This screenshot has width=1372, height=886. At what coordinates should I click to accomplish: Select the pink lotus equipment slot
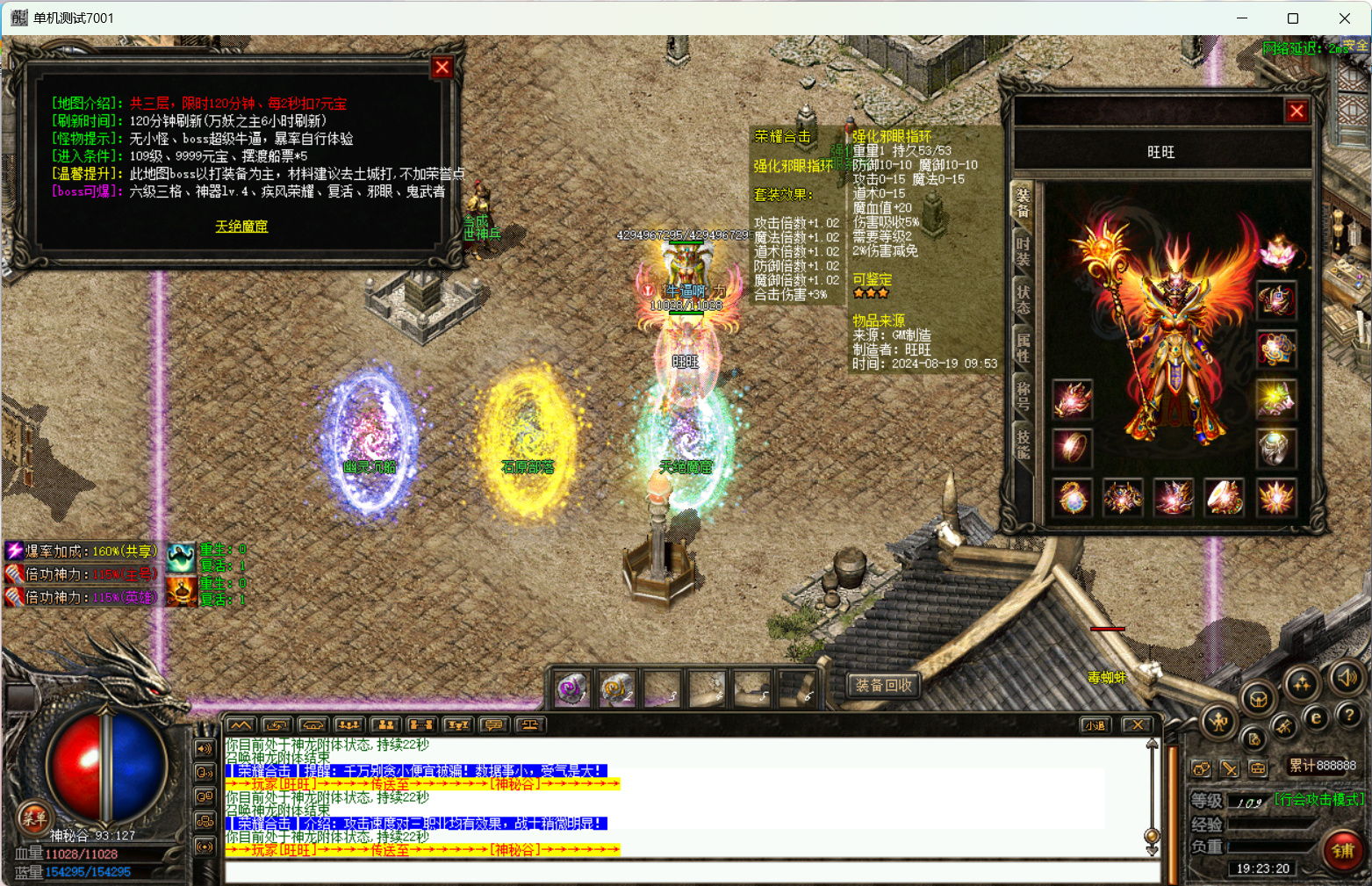pos(1277,252)
